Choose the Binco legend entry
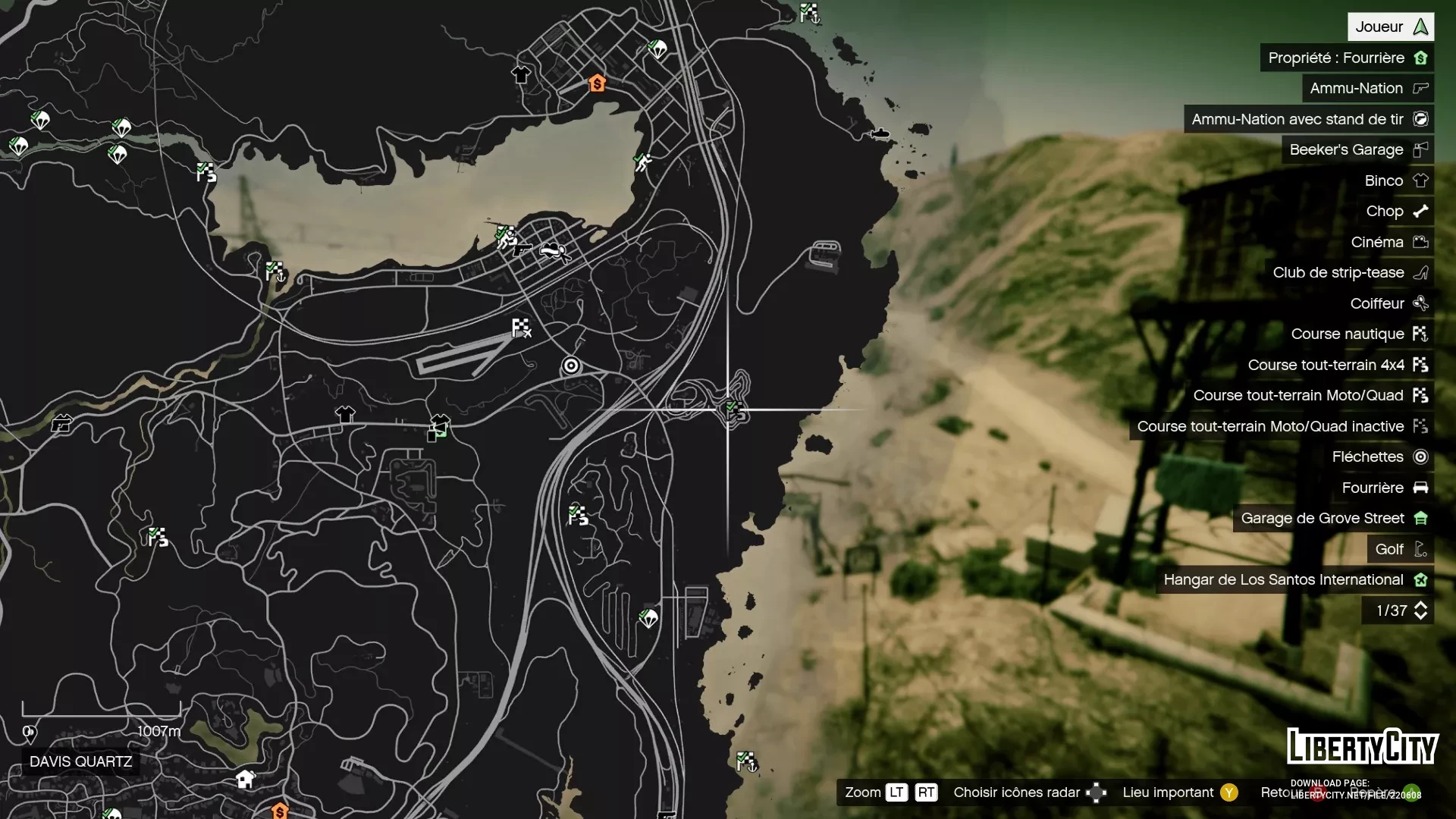1456x819 pixels. [x=1395, y=180]
